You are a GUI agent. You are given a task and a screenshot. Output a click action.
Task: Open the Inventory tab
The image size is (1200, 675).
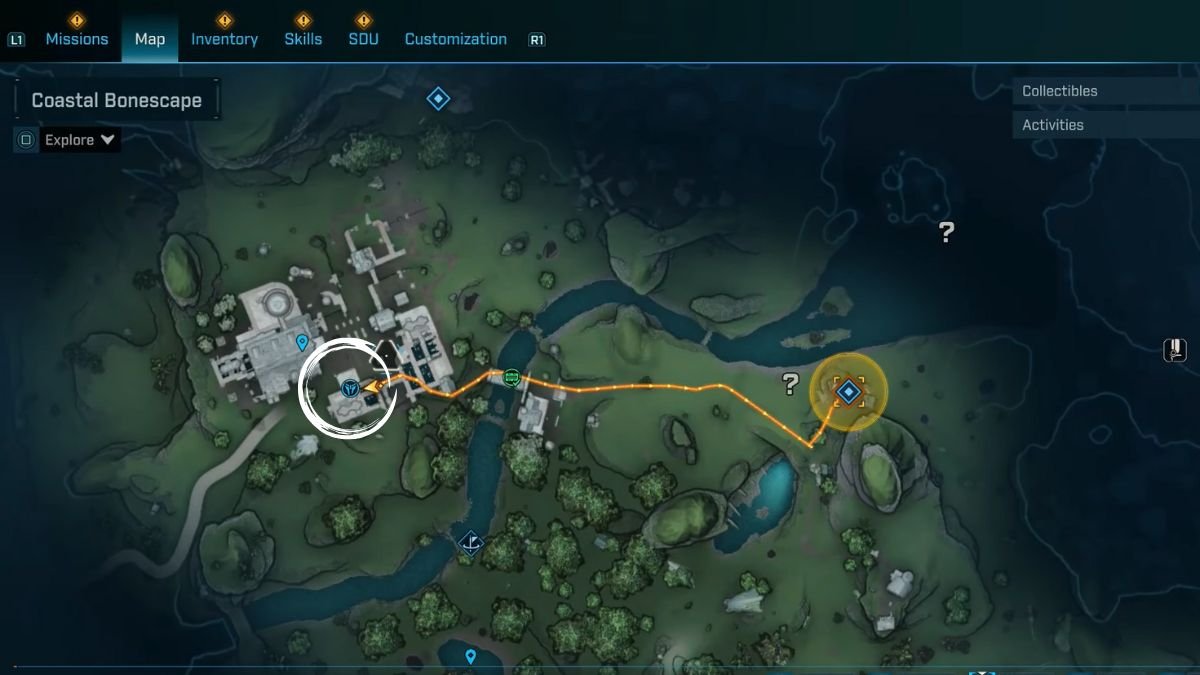(x=224, y=39)
